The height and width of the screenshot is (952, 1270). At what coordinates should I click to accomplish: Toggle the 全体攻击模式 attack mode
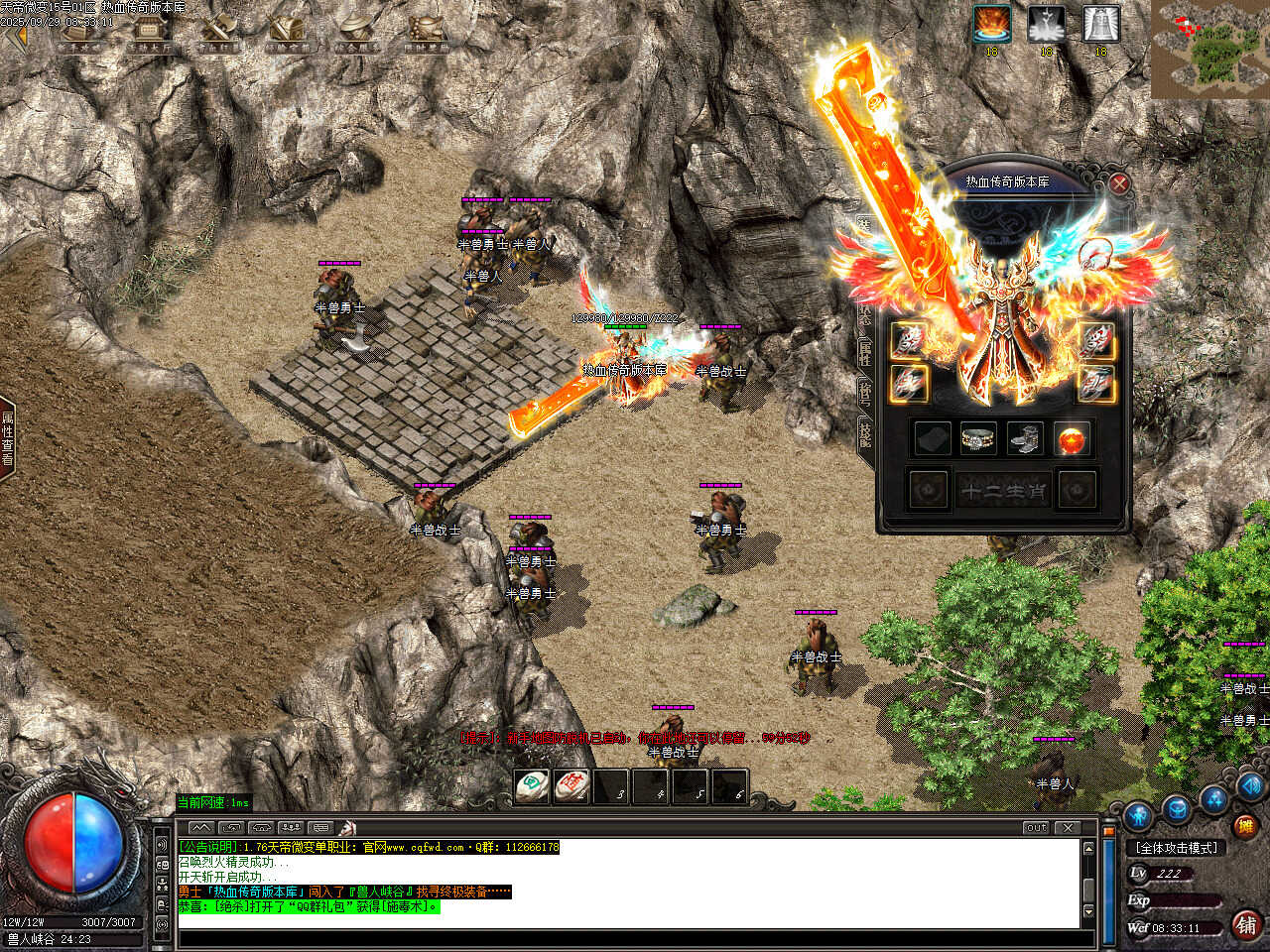pyautogui.click(x=1178, y=848)
